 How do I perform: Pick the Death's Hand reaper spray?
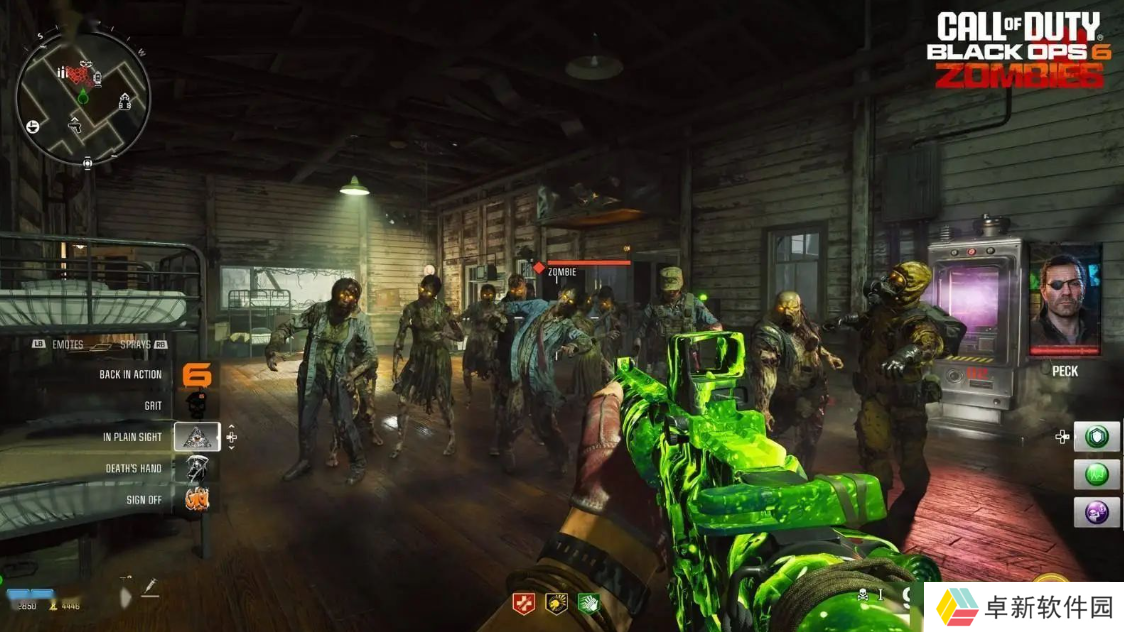click(197, 468)
